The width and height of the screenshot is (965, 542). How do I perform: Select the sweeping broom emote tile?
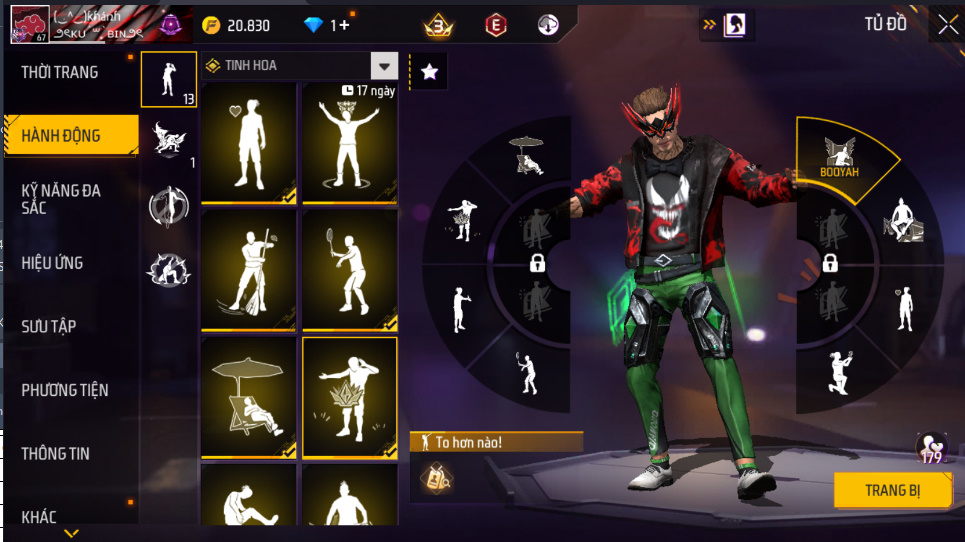(x=249, y=268)
